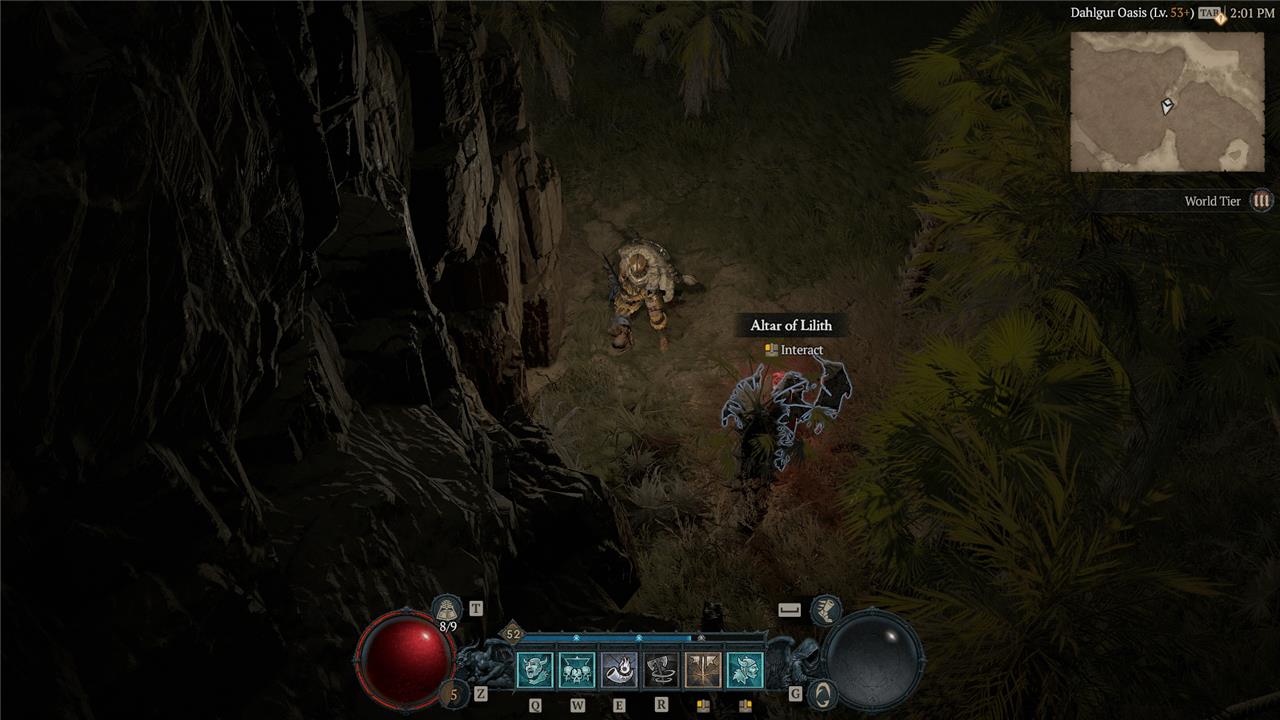Activate the horned shouting face skill

535,670
